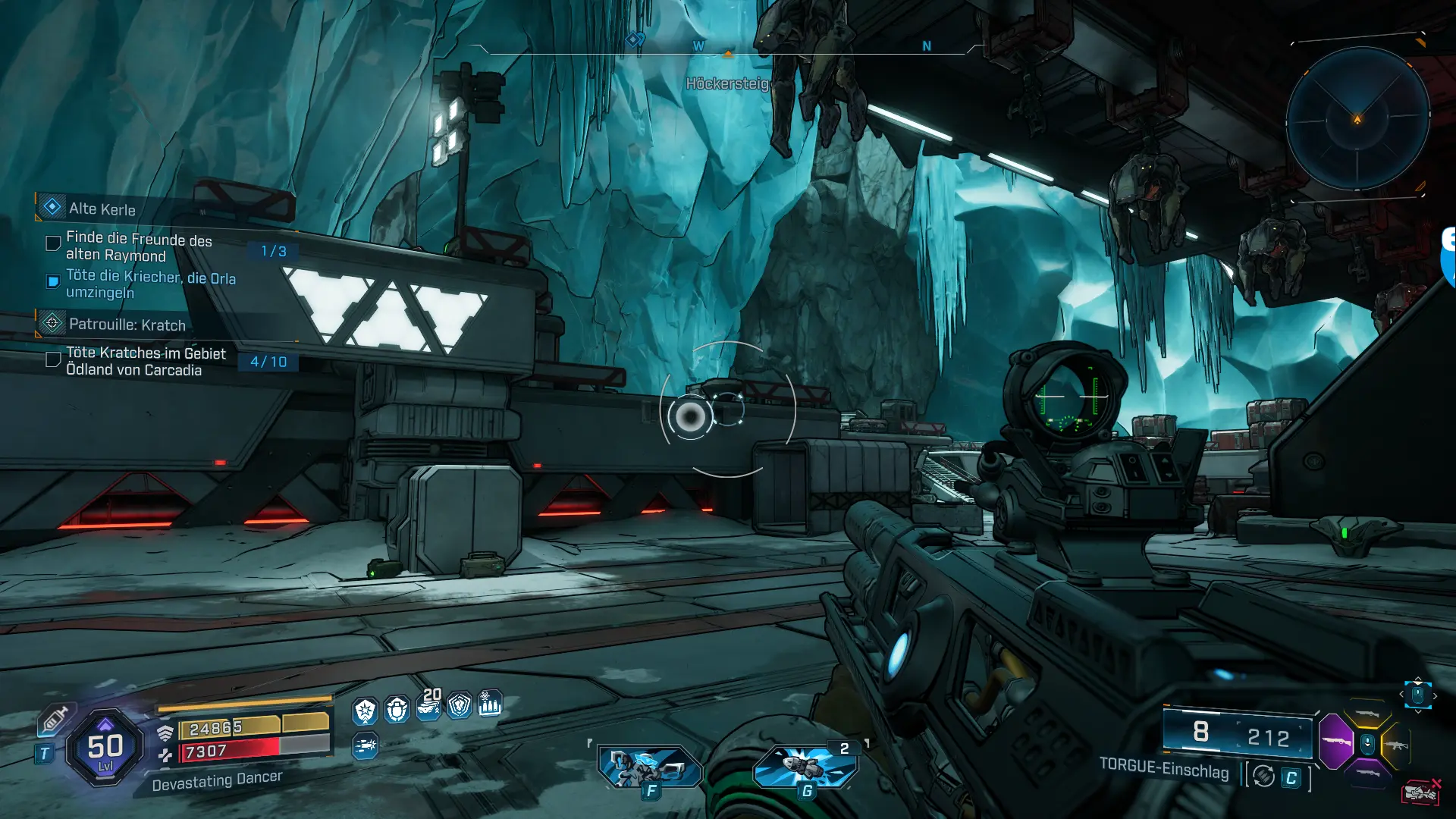The width and height of the screenshot is (1456, 819).
Task: Tick the Töte Kratches objective checkbox
Action: 53,359
